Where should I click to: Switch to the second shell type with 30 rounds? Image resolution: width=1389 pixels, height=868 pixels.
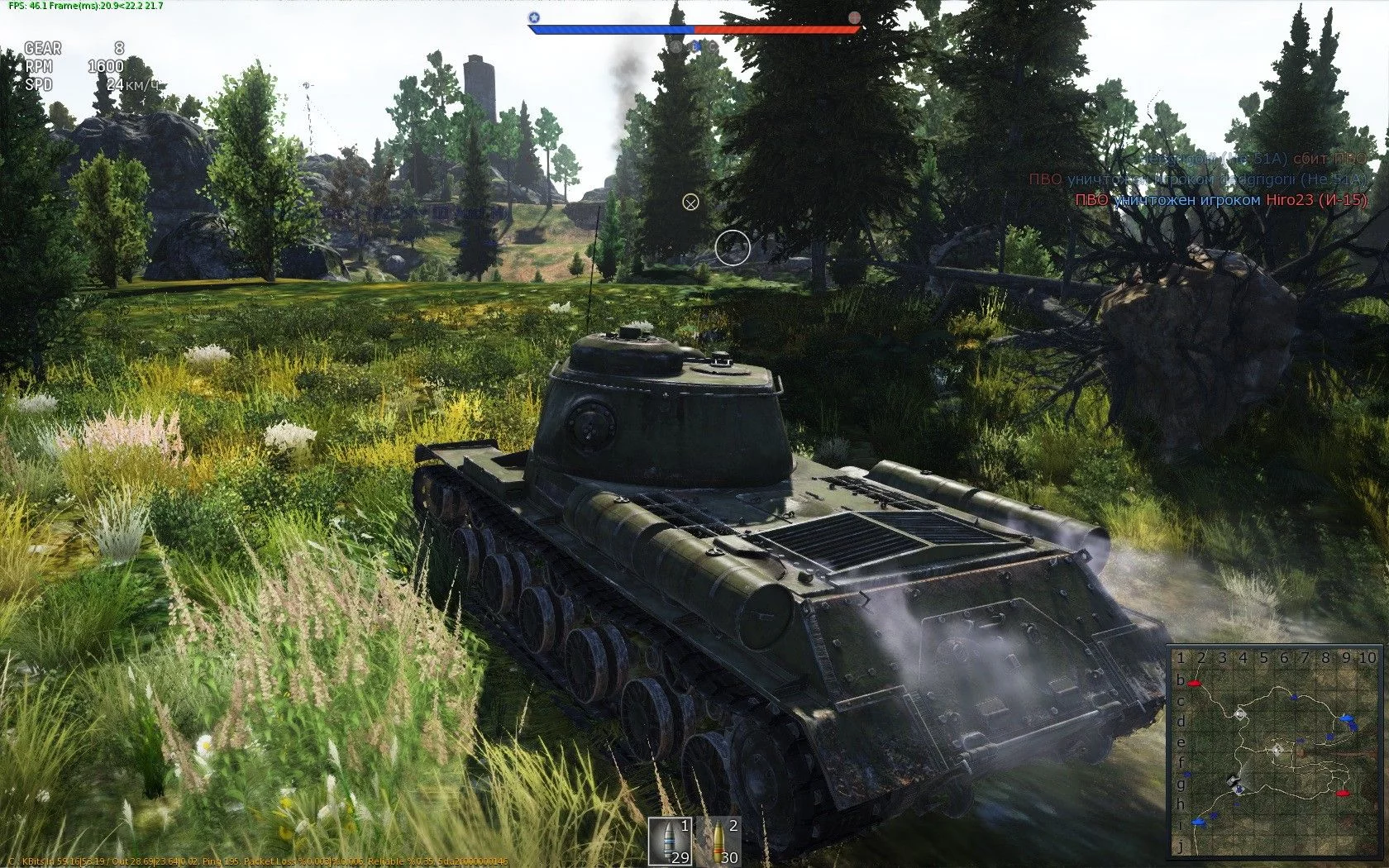click(x=718, y=841)
